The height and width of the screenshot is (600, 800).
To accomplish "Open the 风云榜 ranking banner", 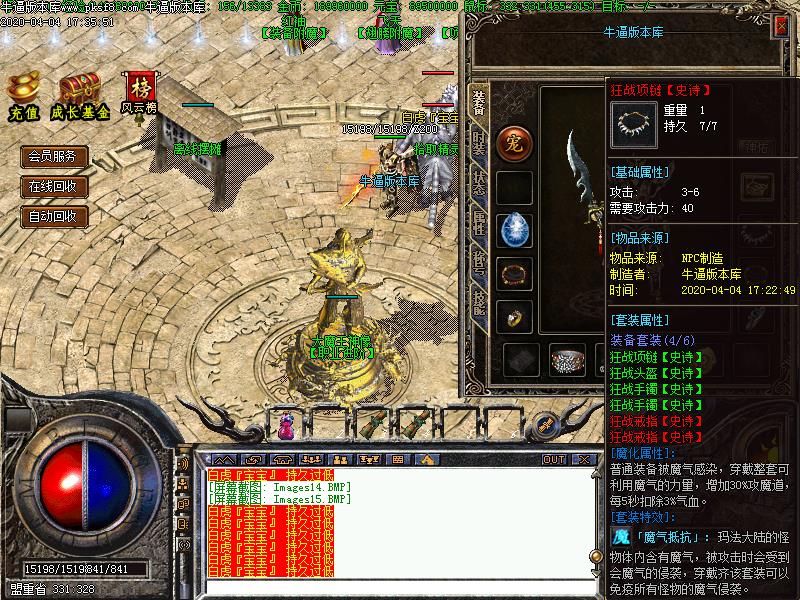I will [x=138, y=94].
